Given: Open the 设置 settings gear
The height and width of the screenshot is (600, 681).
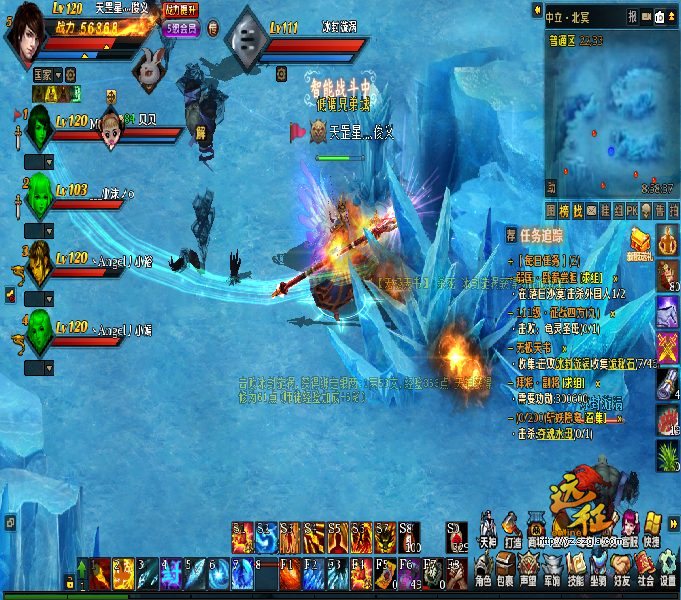Looking at the screenshot, I should 668,569.
